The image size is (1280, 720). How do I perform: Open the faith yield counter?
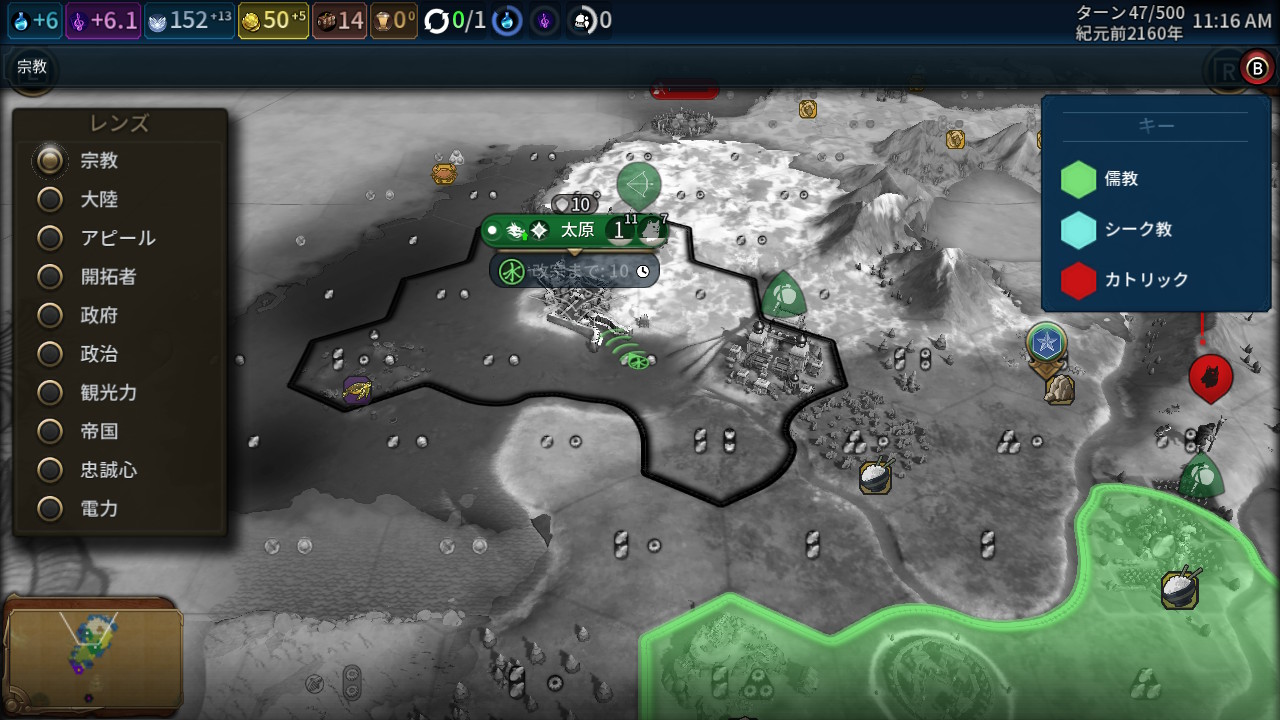pos(189,21)
